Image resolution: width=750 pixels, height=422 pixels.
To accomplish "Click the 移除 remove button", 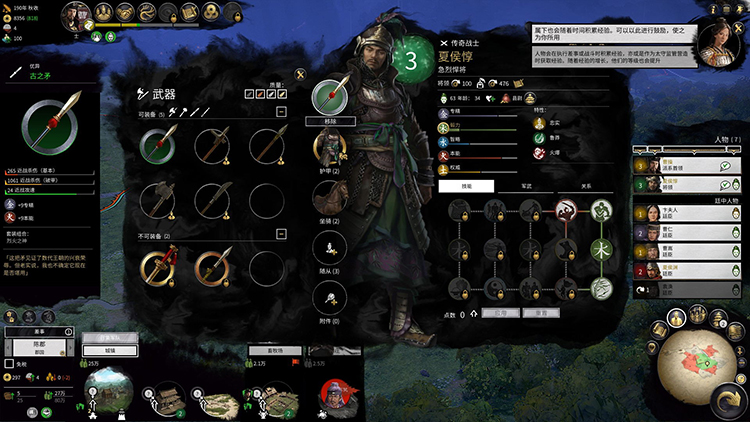I will 329,119.
